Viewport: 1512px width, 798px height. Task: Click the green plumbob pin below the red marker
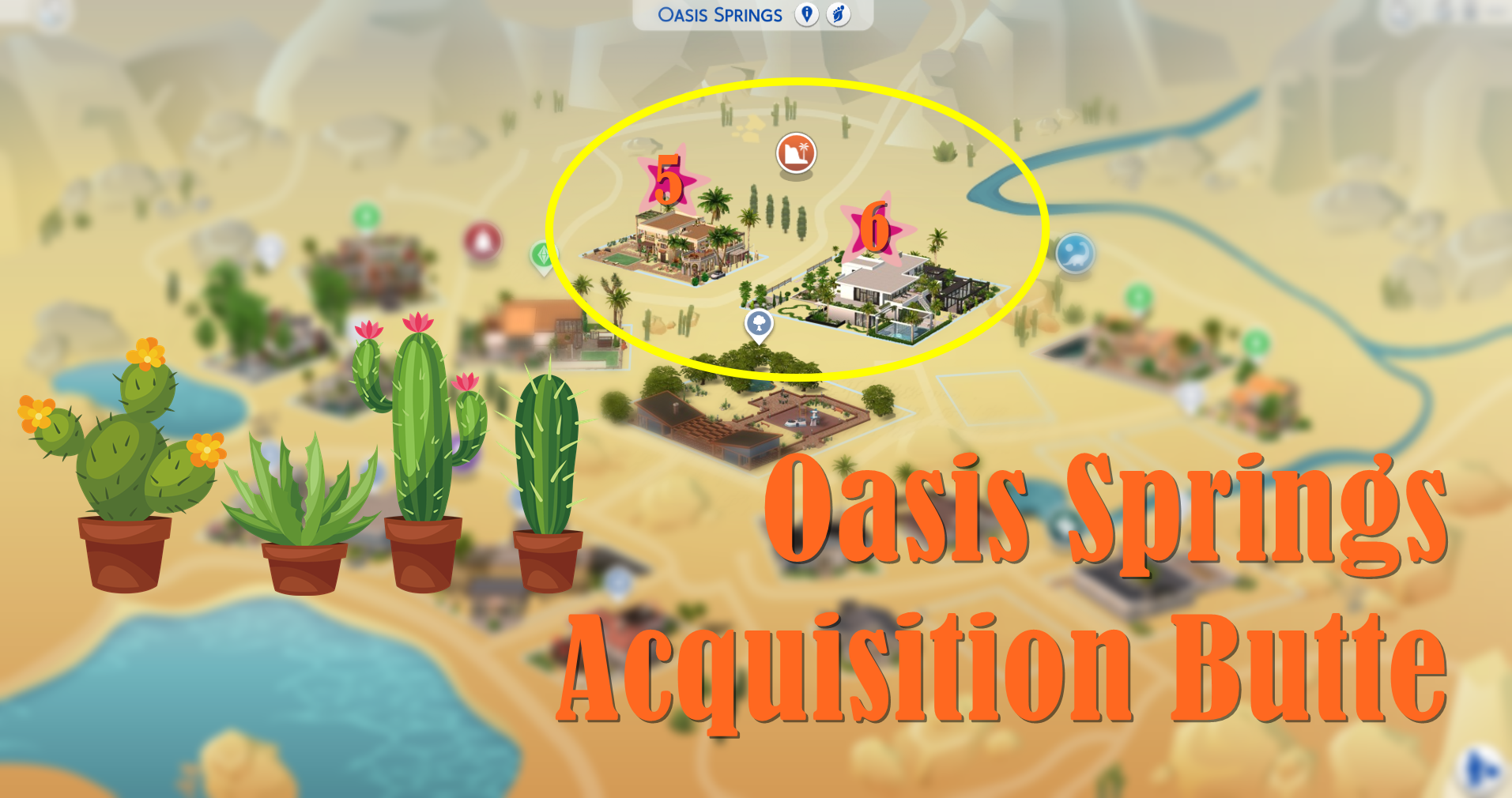coord(544,255)
